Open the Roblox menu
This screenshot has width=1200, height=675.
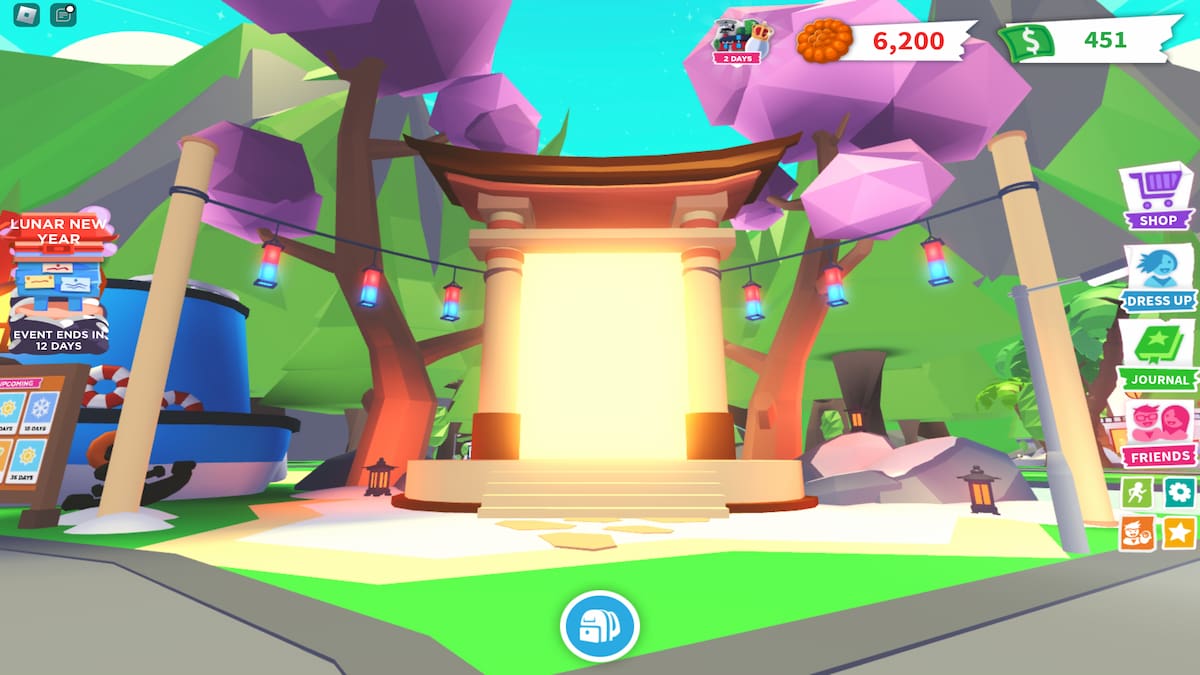pyautogui.click(x=26, y=14)
